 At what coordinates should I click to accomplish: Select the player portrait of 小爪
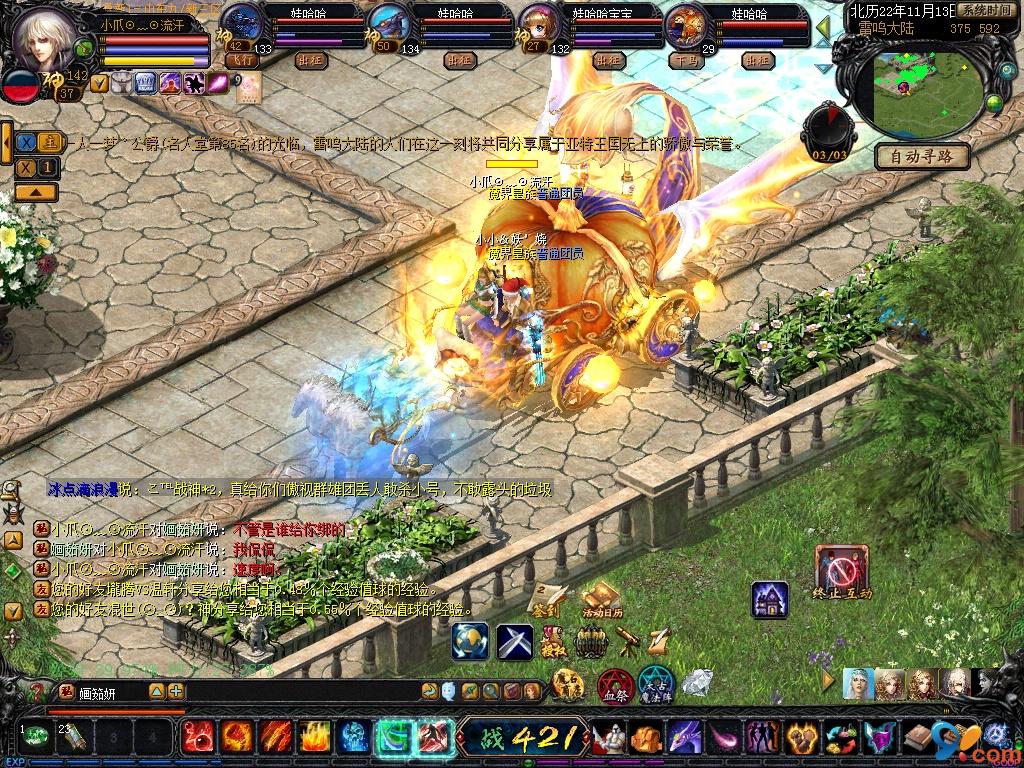tap(45, 38)
